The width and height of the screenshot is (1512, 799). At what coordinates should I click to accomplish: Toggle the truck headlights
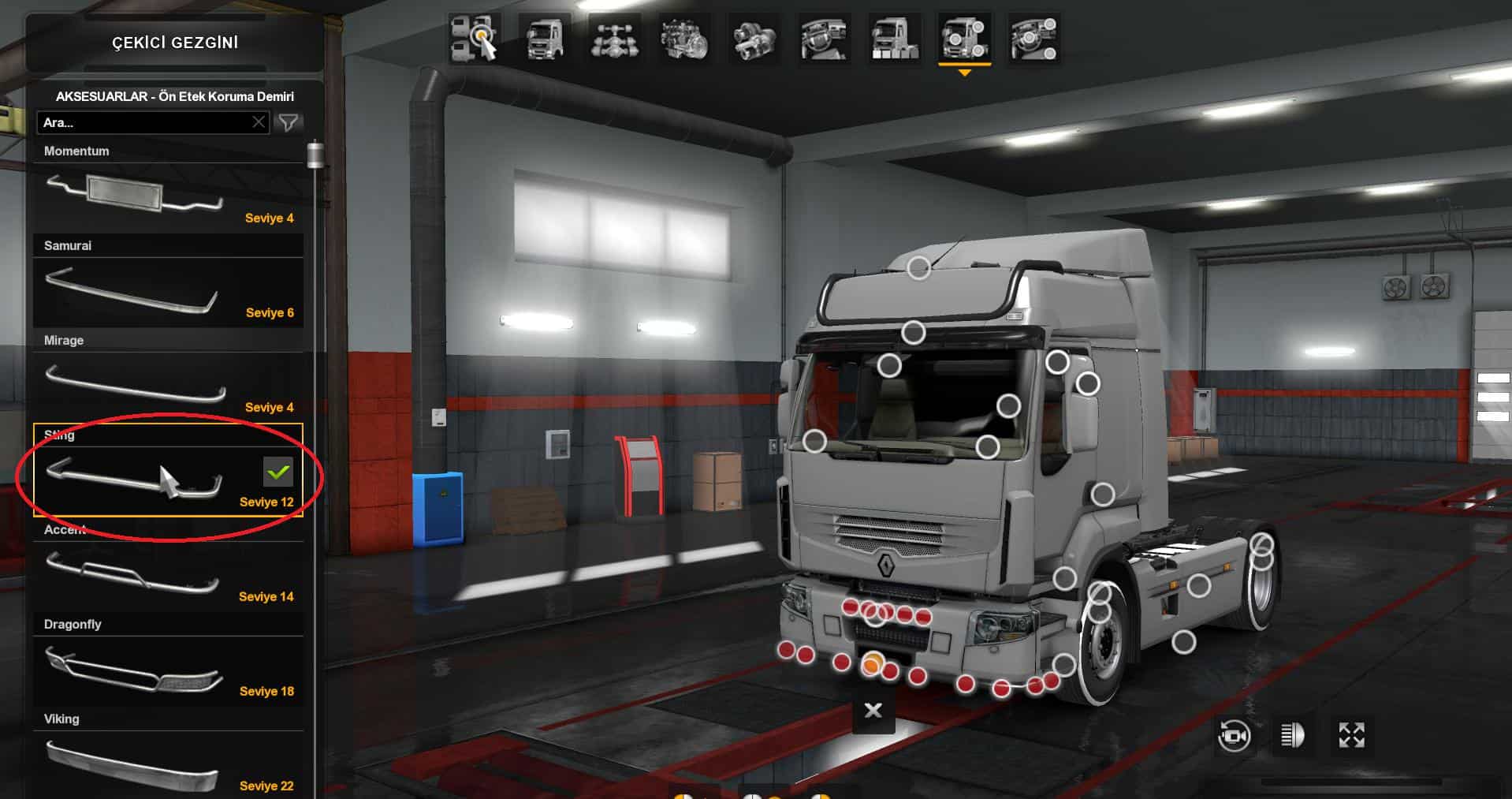(x=1293, y=736)
